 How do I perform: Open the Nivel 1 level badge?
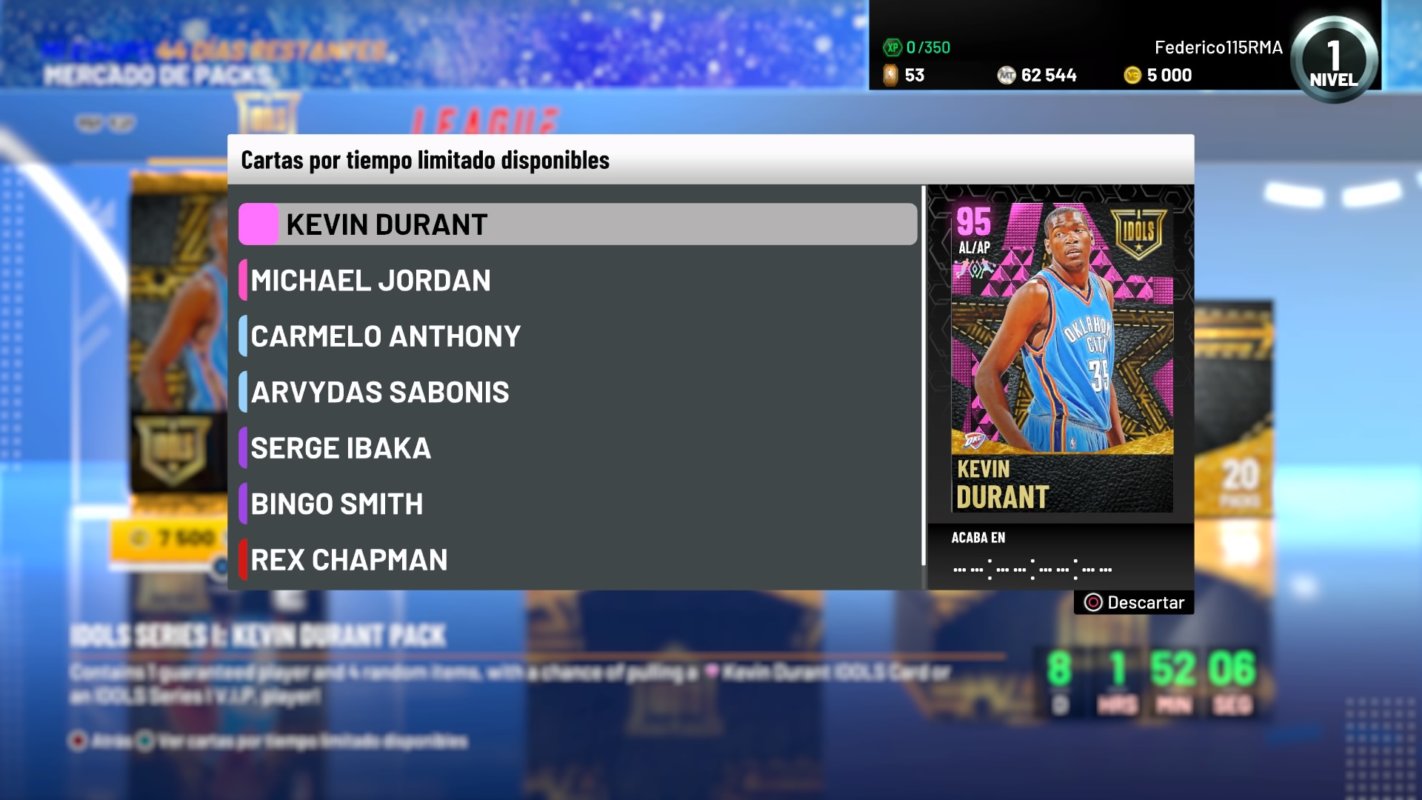(1333, 58)
